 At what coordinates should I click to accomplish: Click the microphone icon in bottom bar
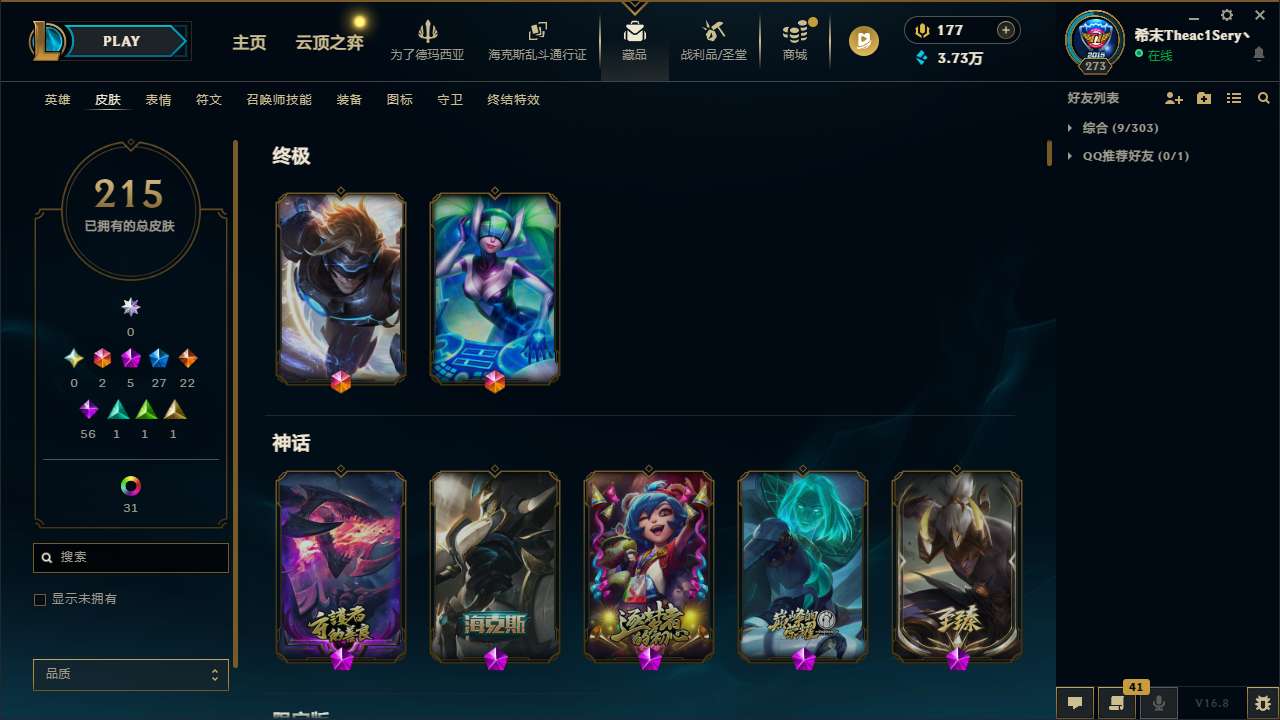1158,702
